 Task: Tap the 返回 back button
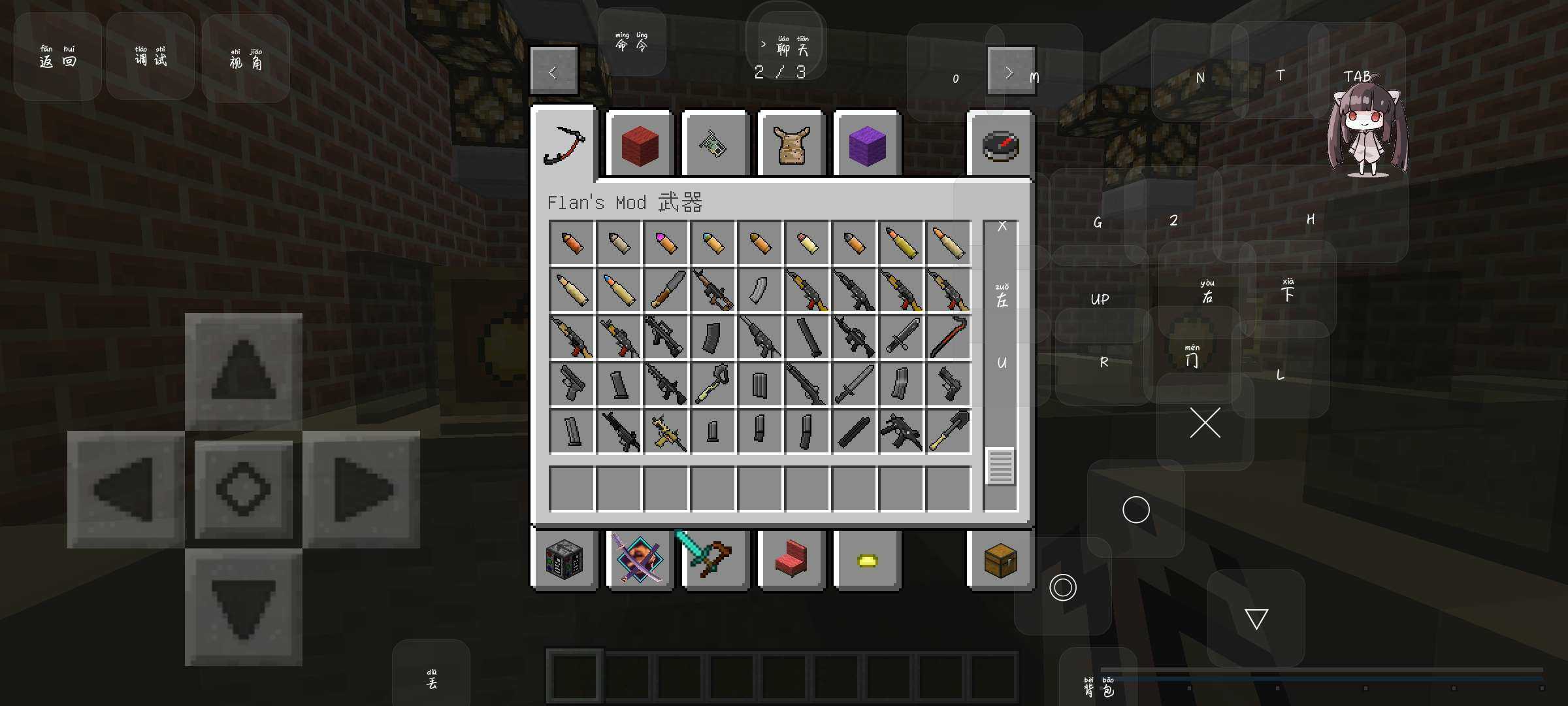point(57,58)
